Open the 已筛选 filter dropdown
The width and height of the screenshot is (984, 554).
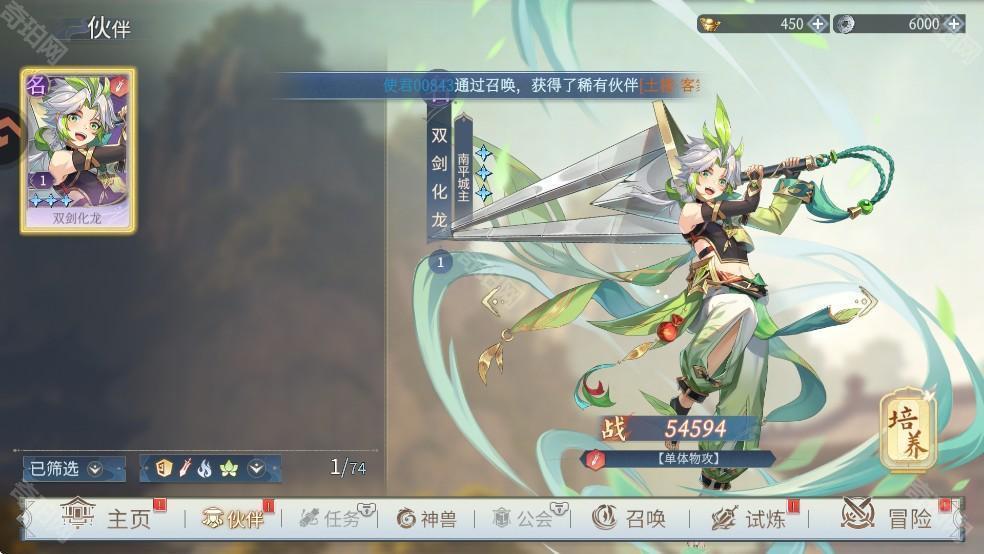[x=74, y=467]
